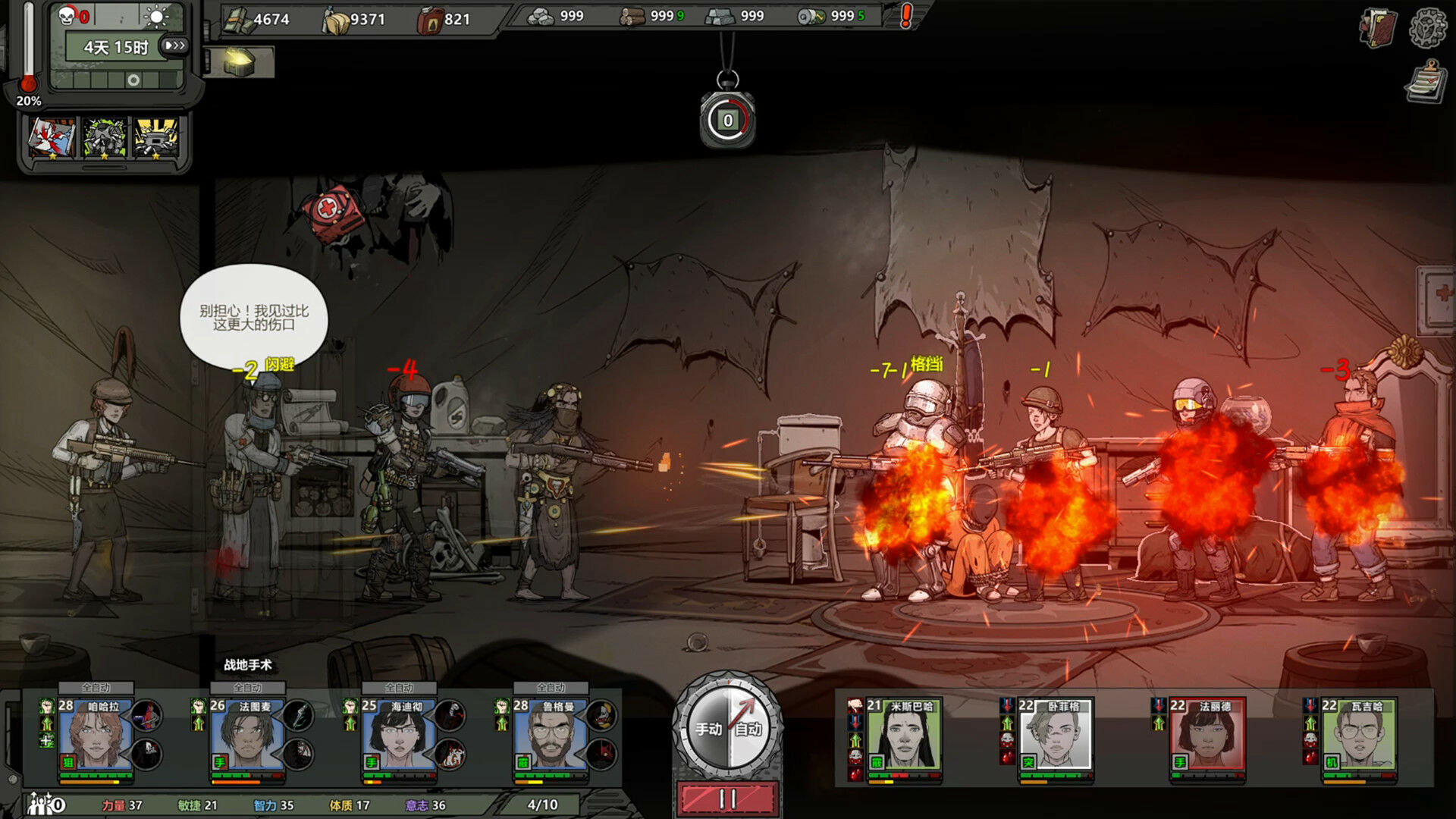1456x819 pixels.
Task: Toggle 全自动 label above 咱哈拉
Action: 96,688
